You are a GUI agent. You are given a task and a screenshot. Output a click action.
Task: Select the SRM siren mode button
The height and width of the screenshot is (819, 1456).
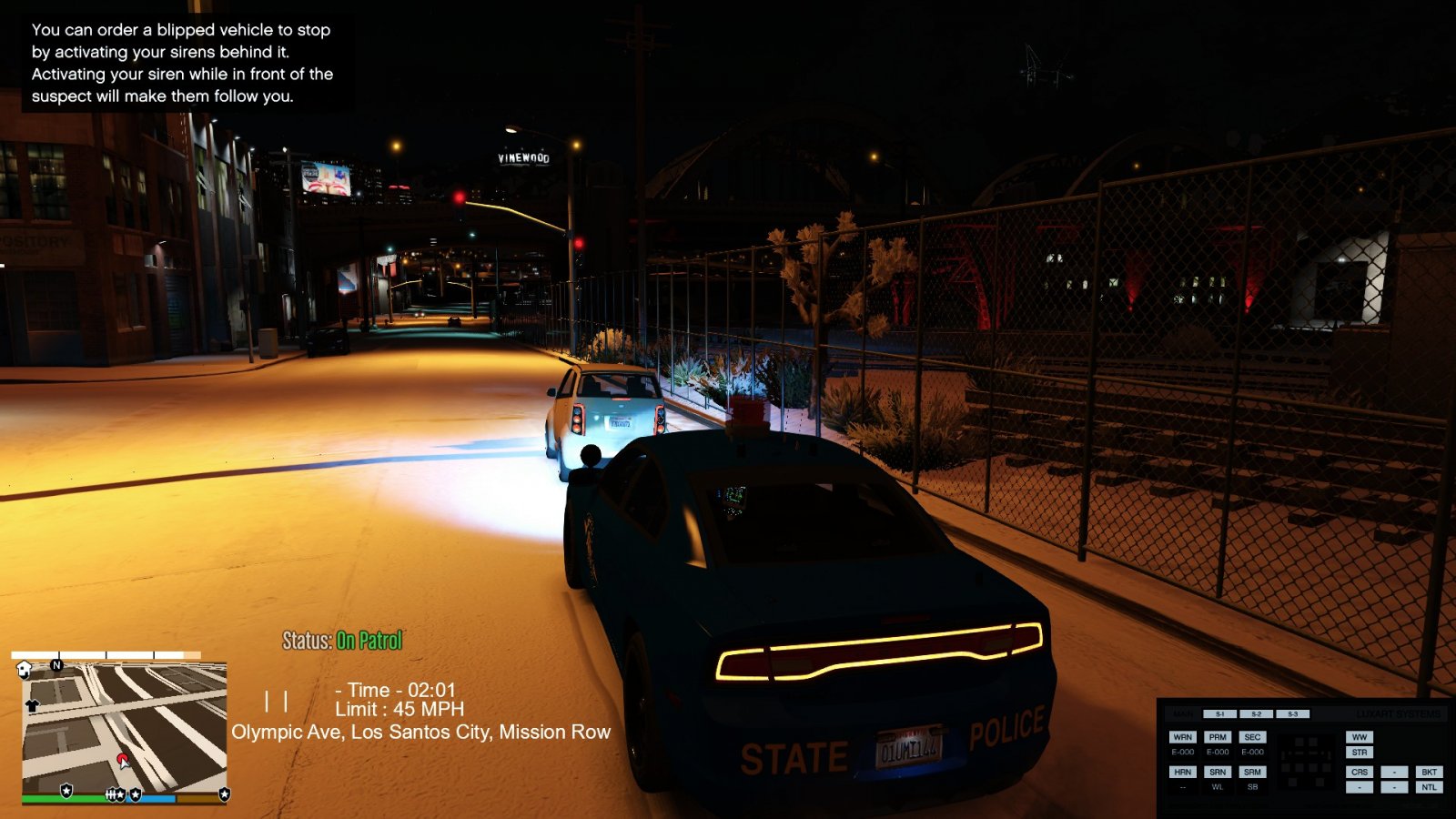click(1253, 772)
